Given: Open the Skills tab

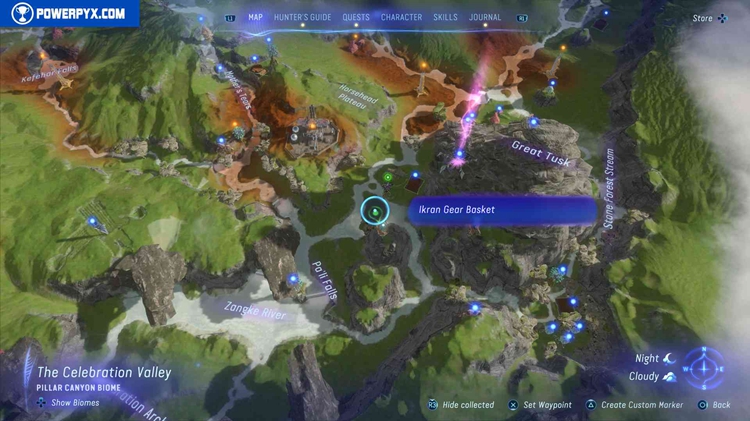Looking at the screenshot, I should pyautogui.click(x=446, y=17).
